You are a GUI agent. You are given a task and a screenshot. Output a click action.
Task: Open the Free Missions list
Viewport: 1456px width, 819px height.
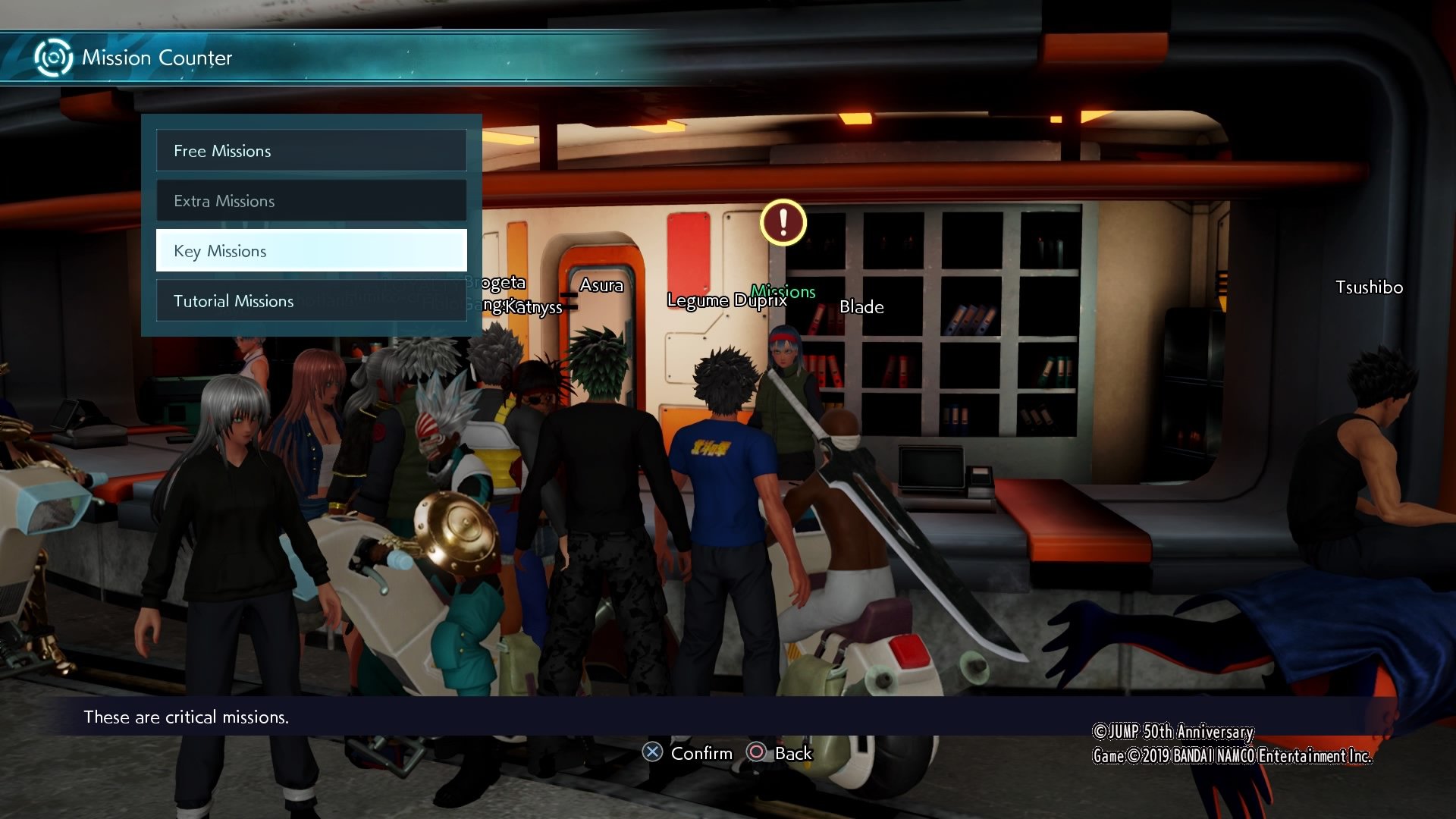(x=311, y=151)
